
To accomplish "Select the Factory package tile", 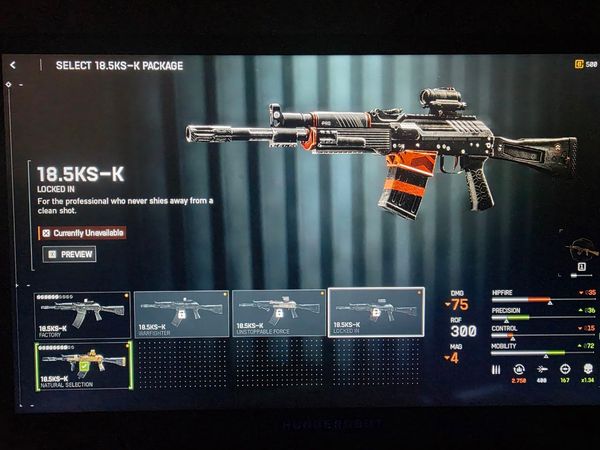I will tap(83, 314).
